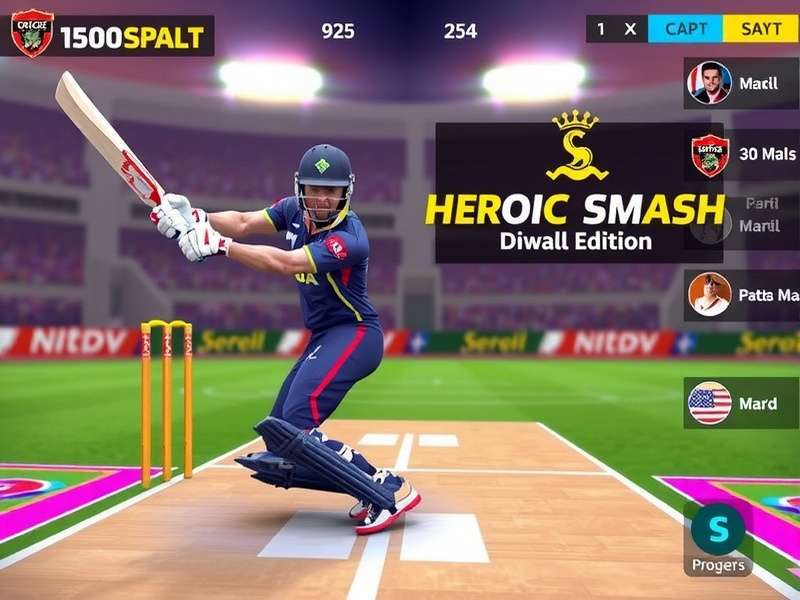The image size is (800, 600).
Task: Switch to the yellow SAYT tab
Action: tap(761, 29)
